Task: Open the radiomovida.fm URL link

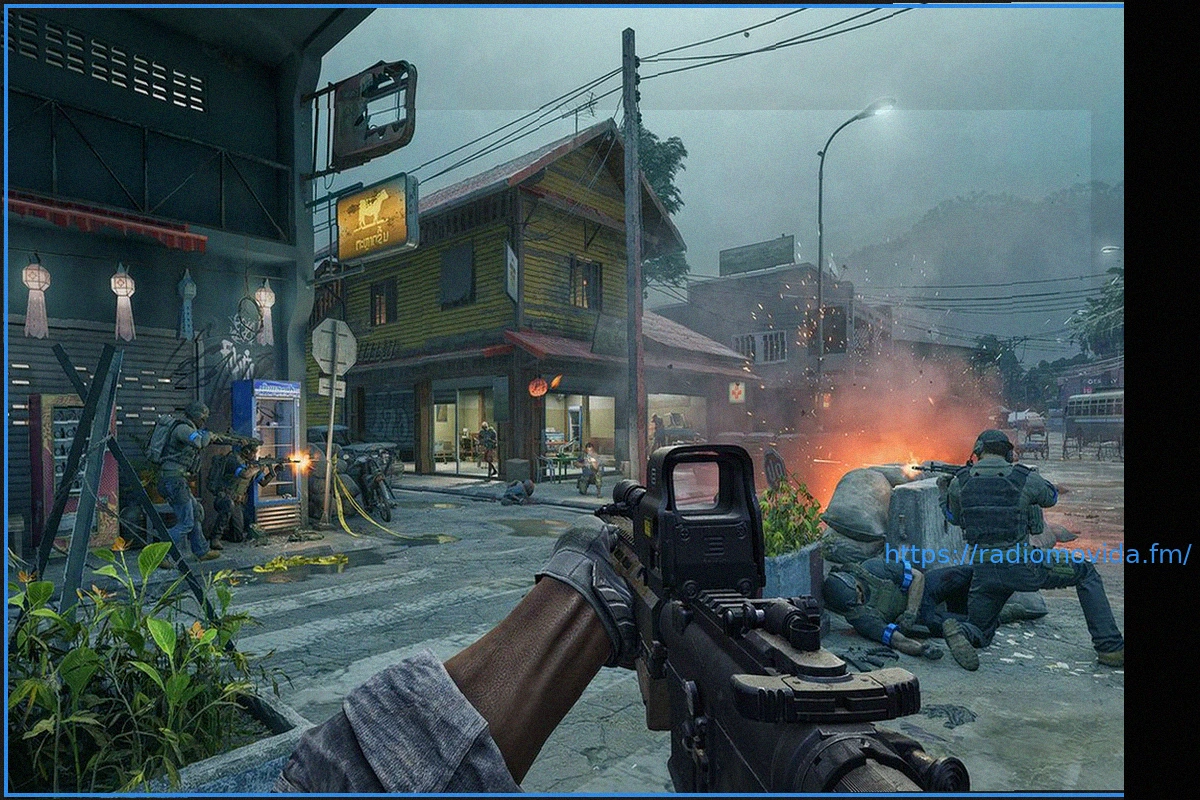Action: (x=1037, y=554)
